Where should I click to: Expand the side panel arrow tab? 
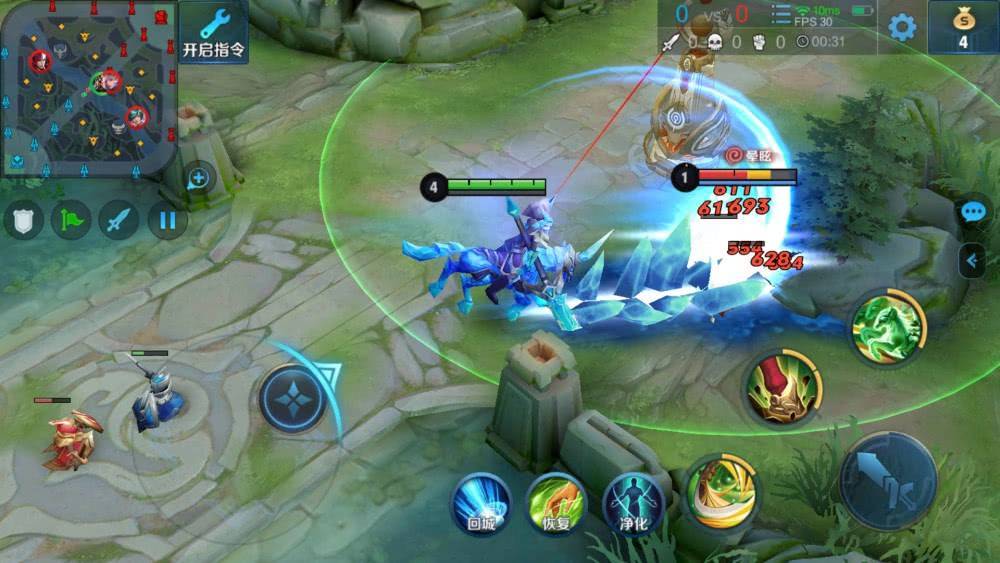(972, 261)
